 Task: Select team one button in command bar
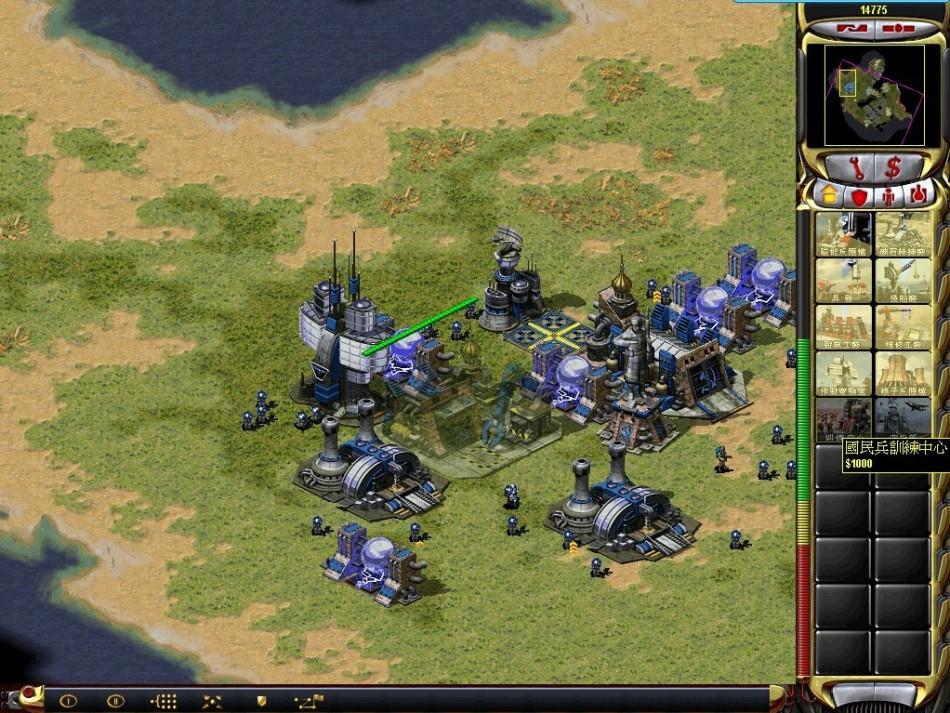point(69,700)
